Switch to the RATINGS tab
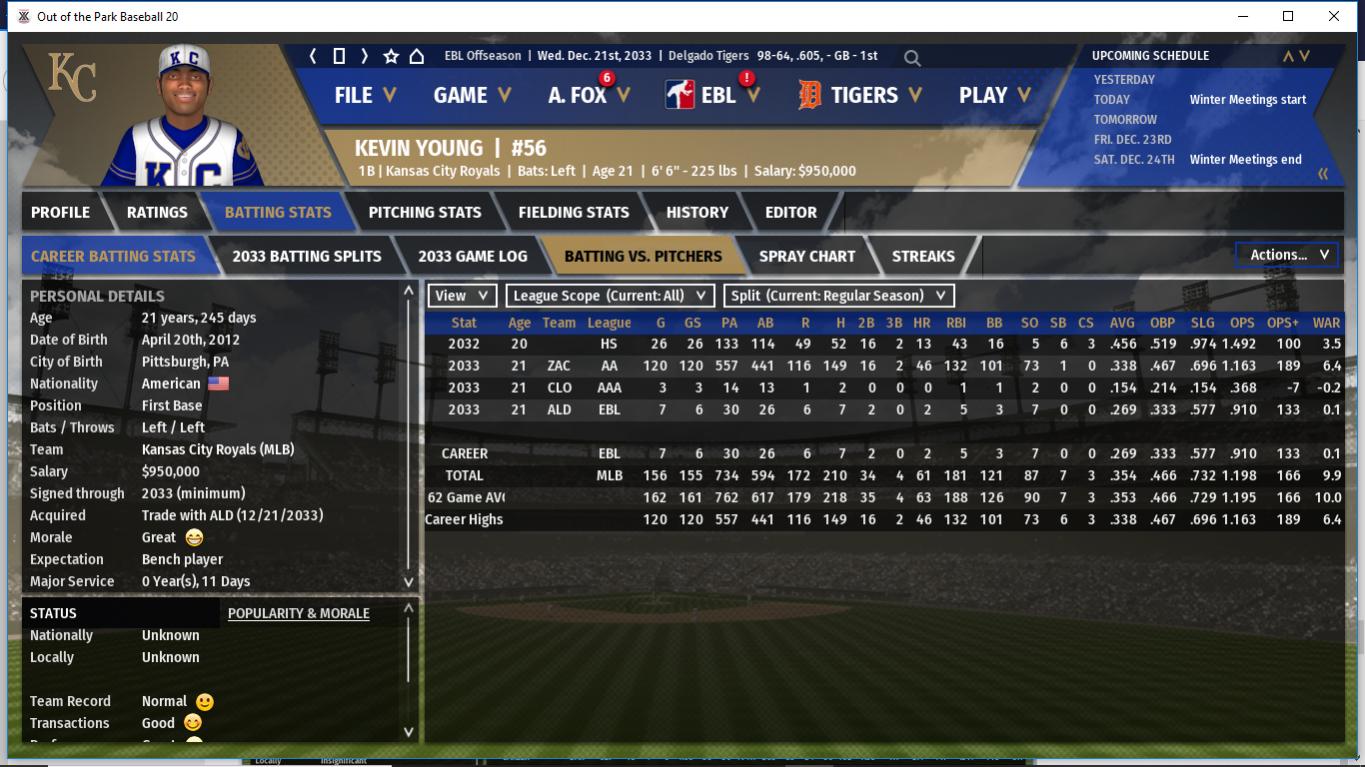 point(157,212)
